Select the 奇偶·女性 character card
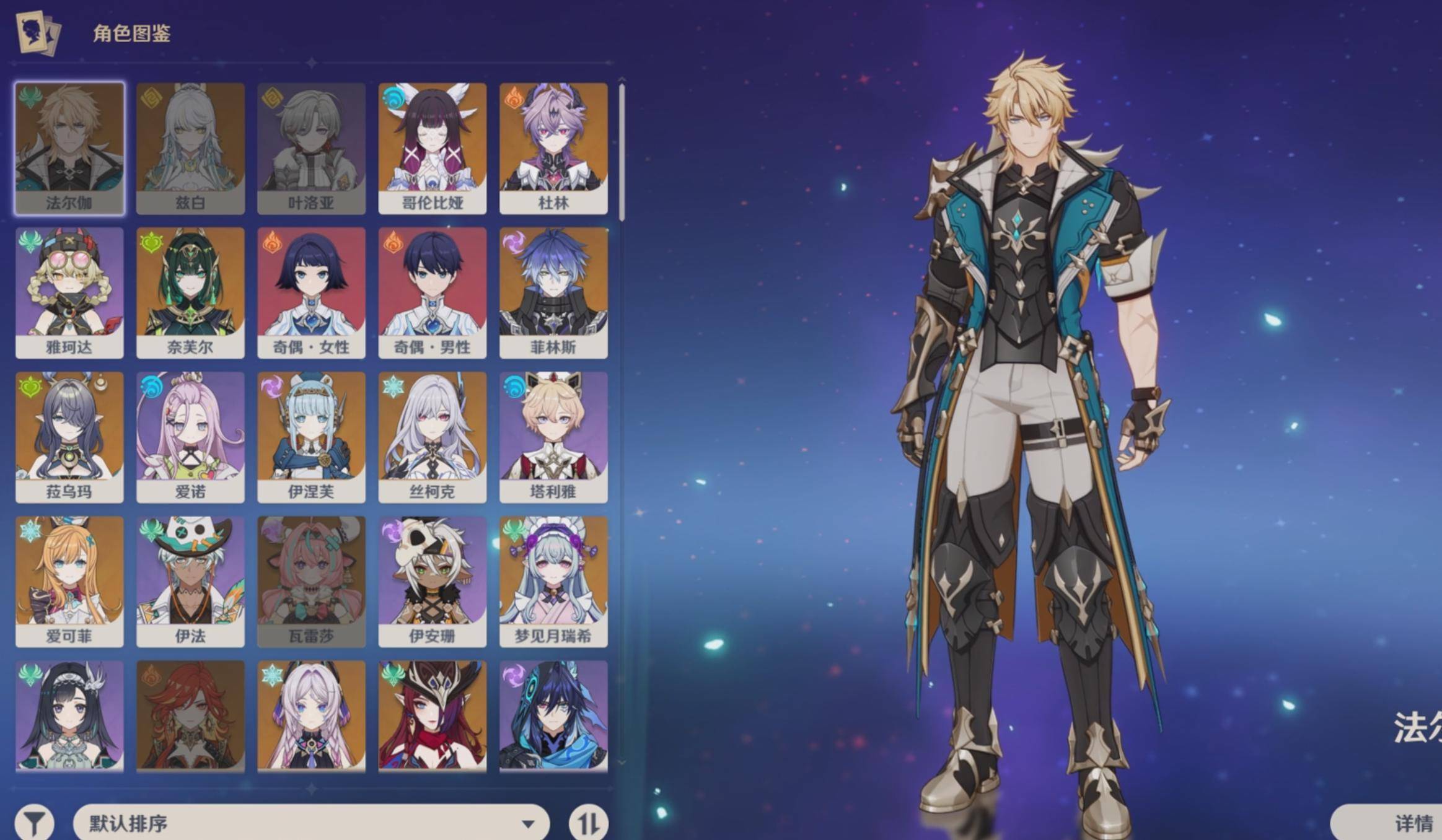Image resolution: width=1442 pixels, height=840 pixels. click(311, 293)
